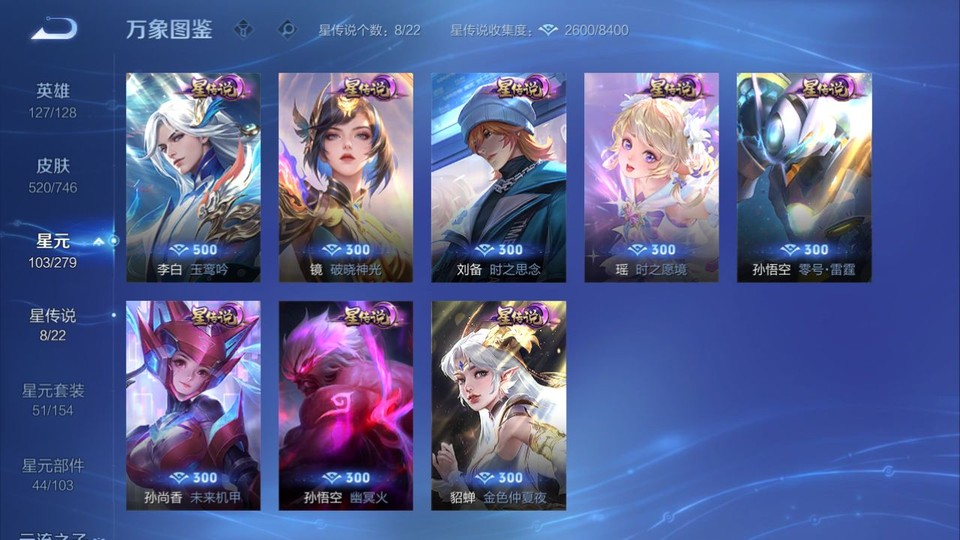
Task: Click the diamond-shaped icon before 星传说个数
Action: click(x=288, y=29)
